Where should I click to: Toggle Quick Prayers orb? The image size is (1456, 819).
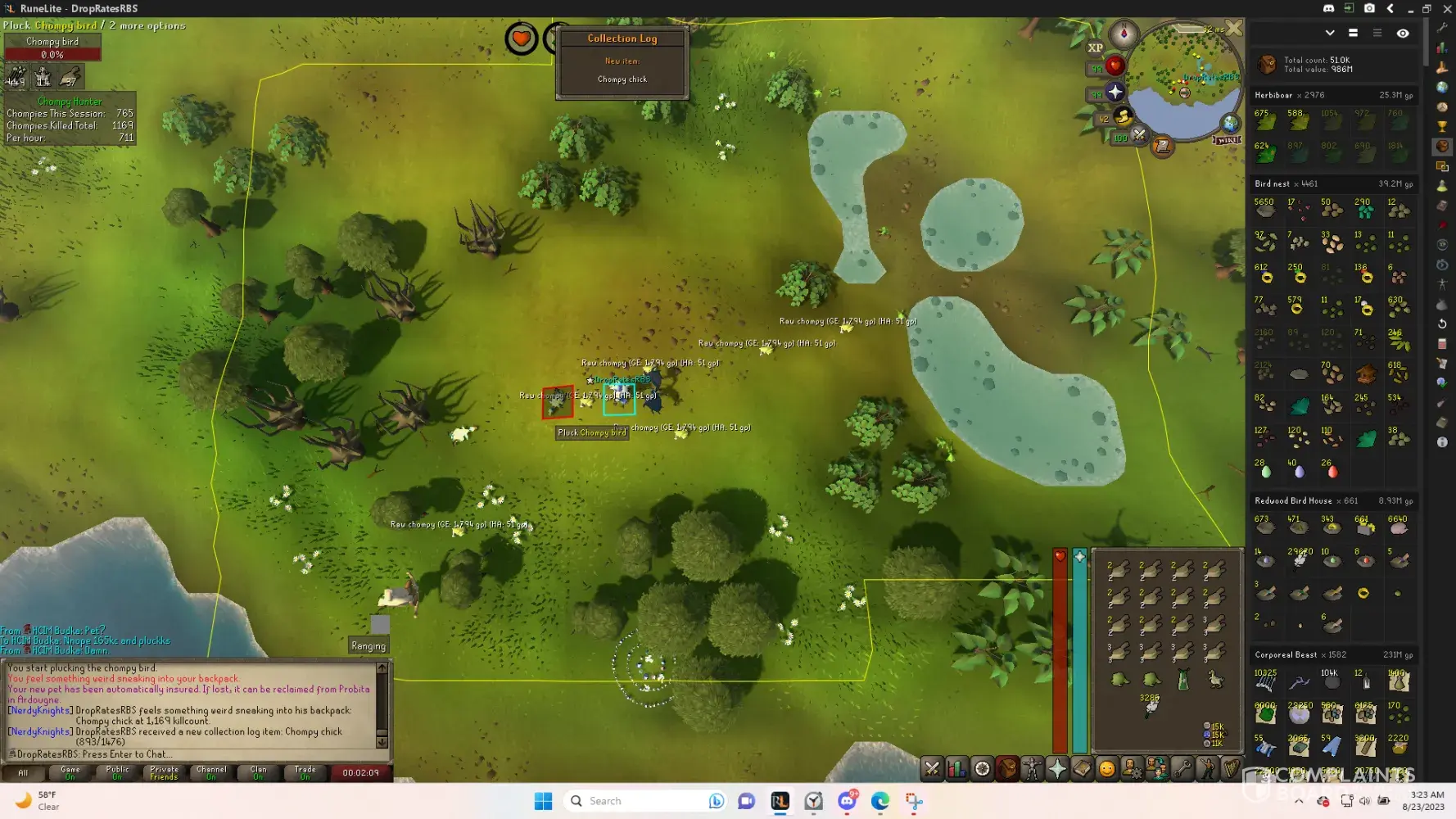pos(1114,92)
